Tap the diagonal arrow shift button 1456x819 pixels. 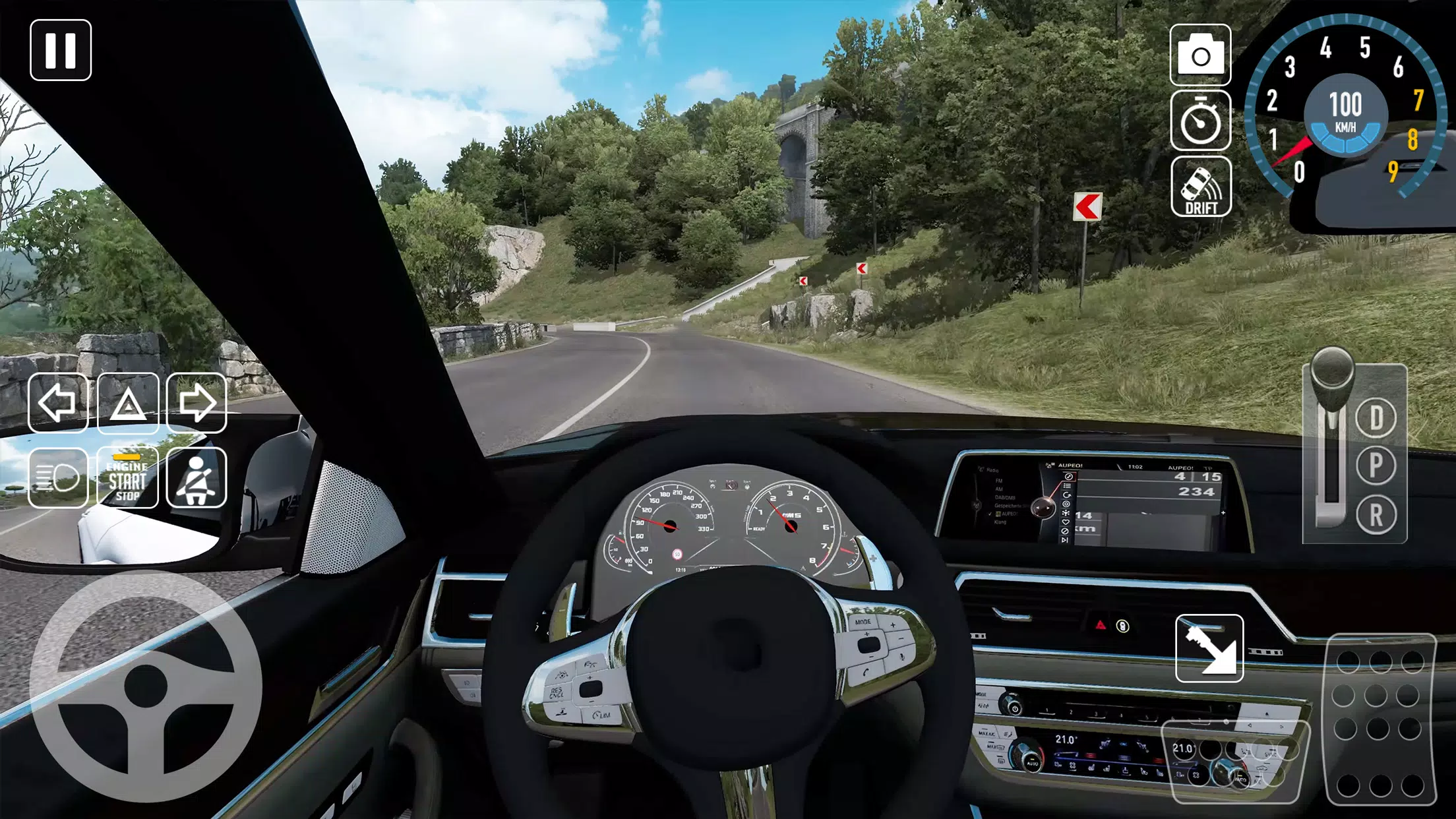(x=1209, y=648)
